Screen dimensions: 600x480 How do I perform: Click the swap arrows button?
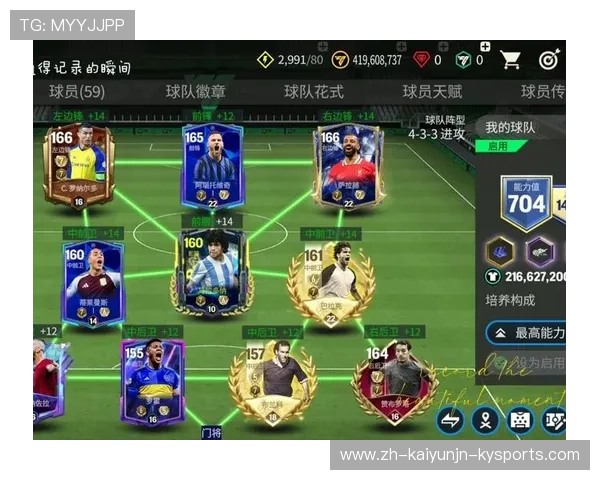[x=451, y=420]
